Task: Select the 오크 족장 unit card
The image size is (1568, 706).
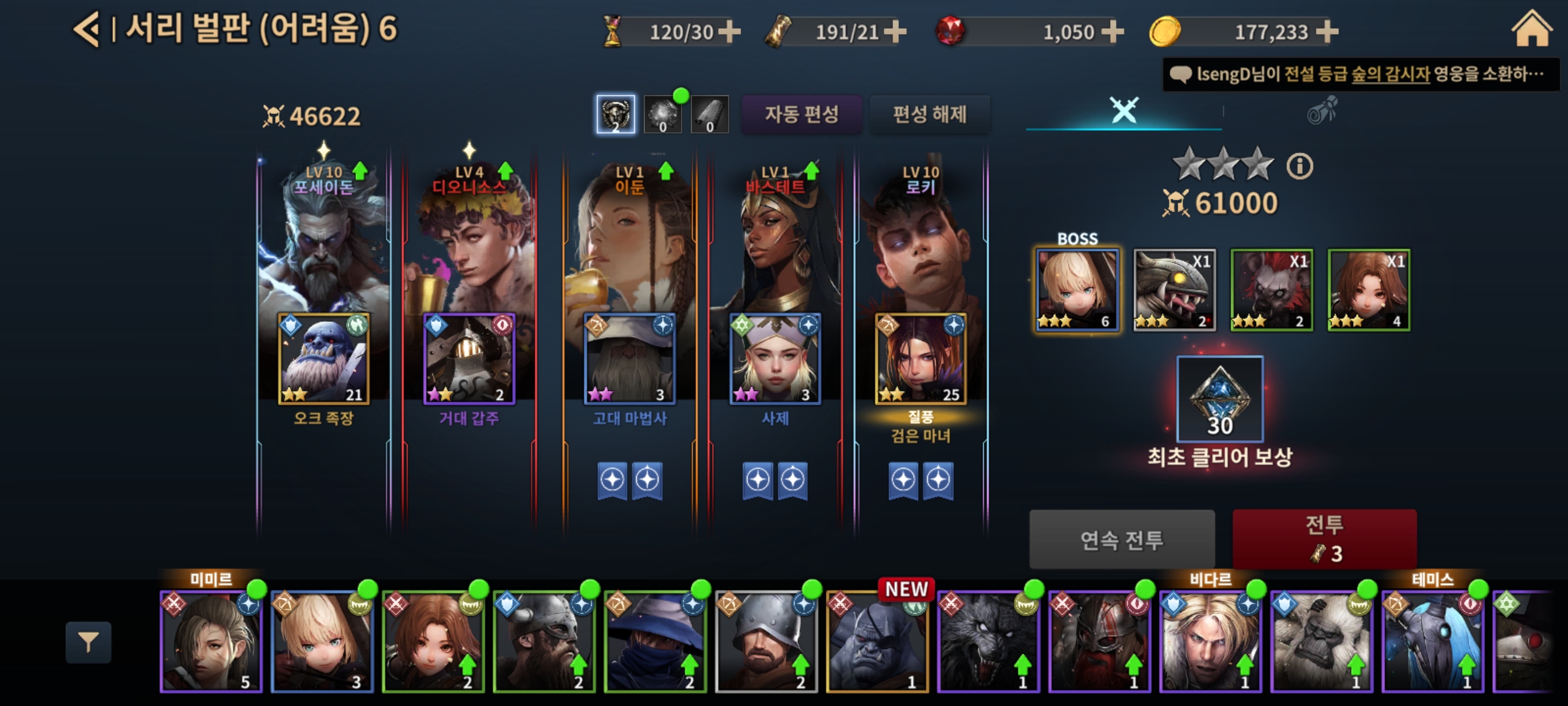Action: [x=324, y=358]
